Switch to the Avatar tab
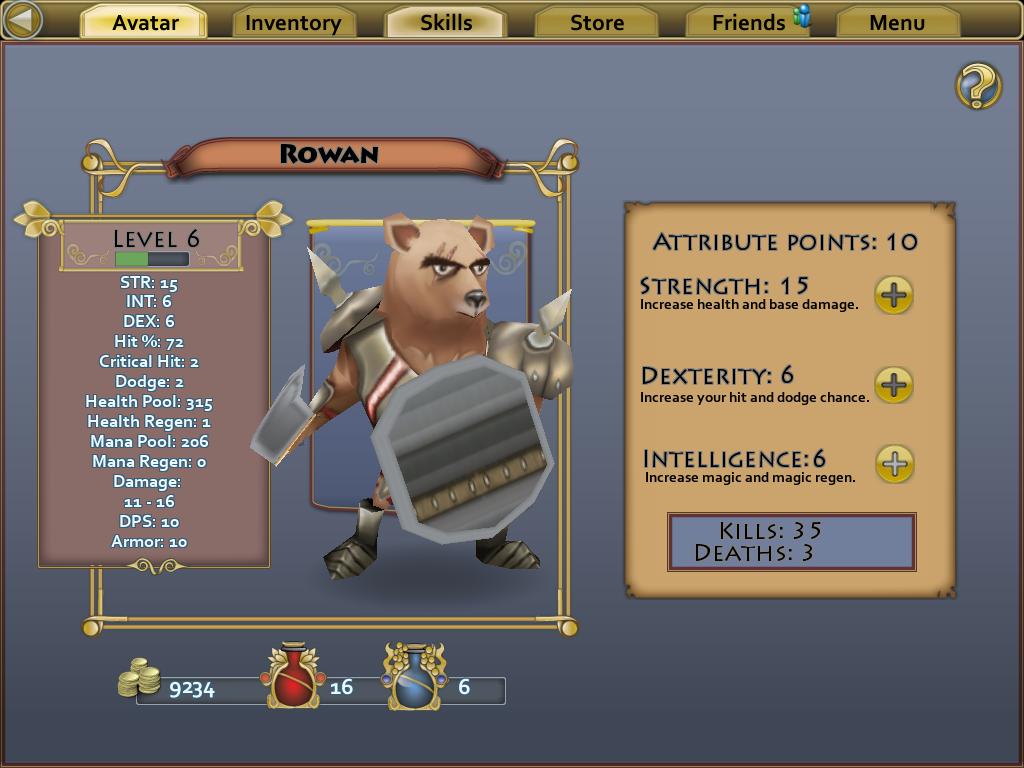This screenshot has height=768, width=1024. (x=145, y=22)
